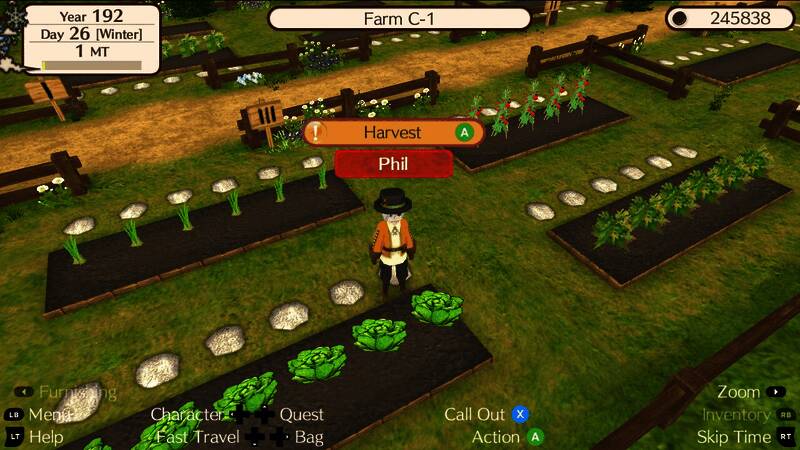This screenshot has width=800, height=450.
Task: Click the Skip Time option
Action: (733, 437)
